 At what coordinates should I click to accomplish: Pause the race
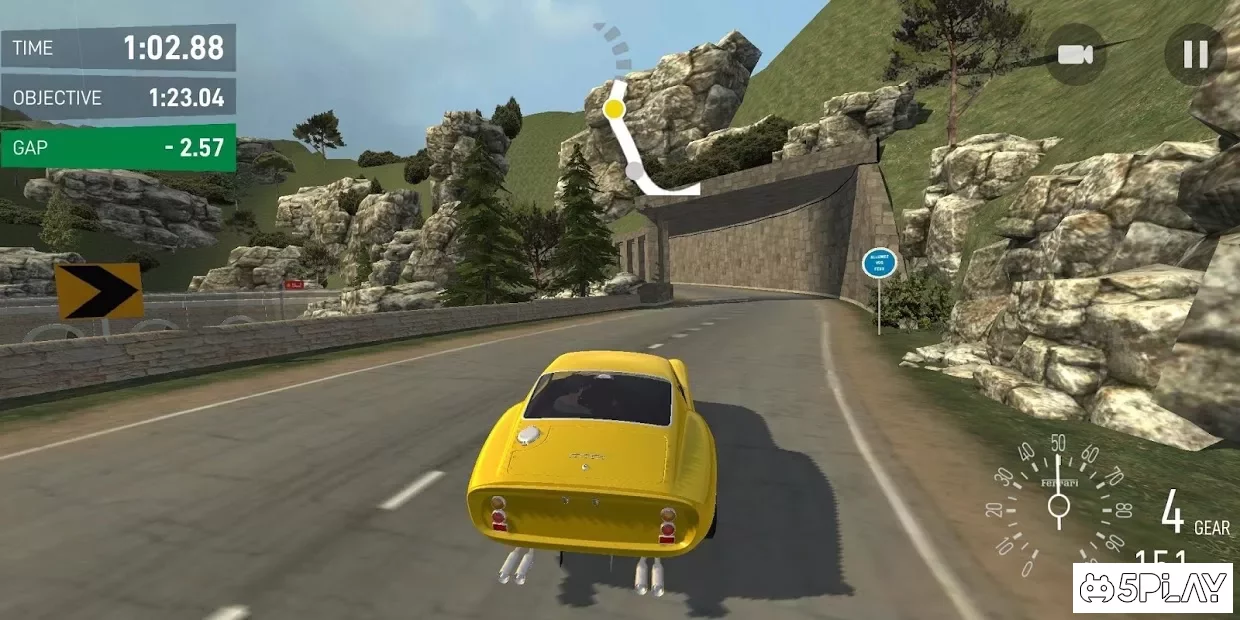[1195, 54]
